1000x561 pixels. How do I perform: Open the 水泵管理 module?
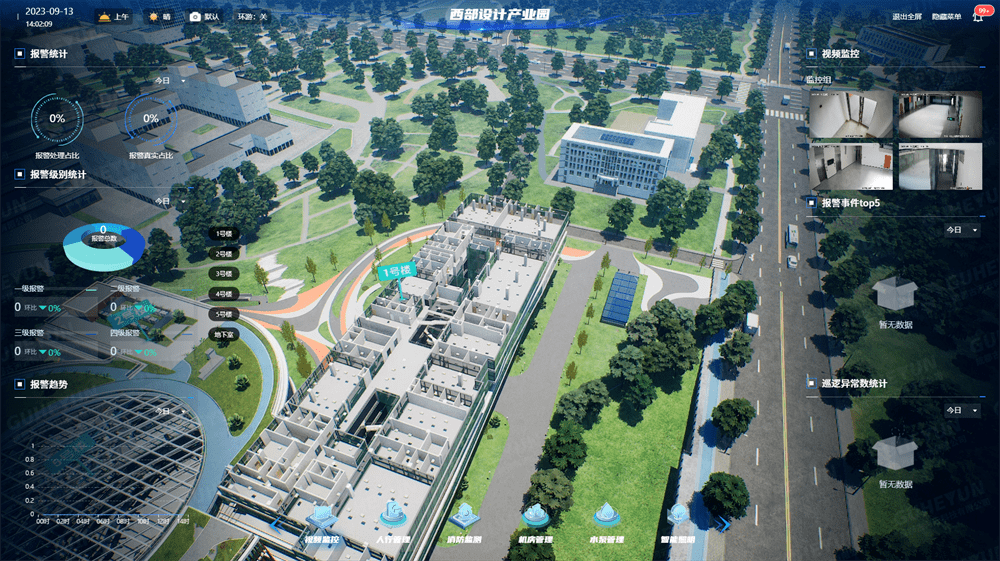click(606, 518)
